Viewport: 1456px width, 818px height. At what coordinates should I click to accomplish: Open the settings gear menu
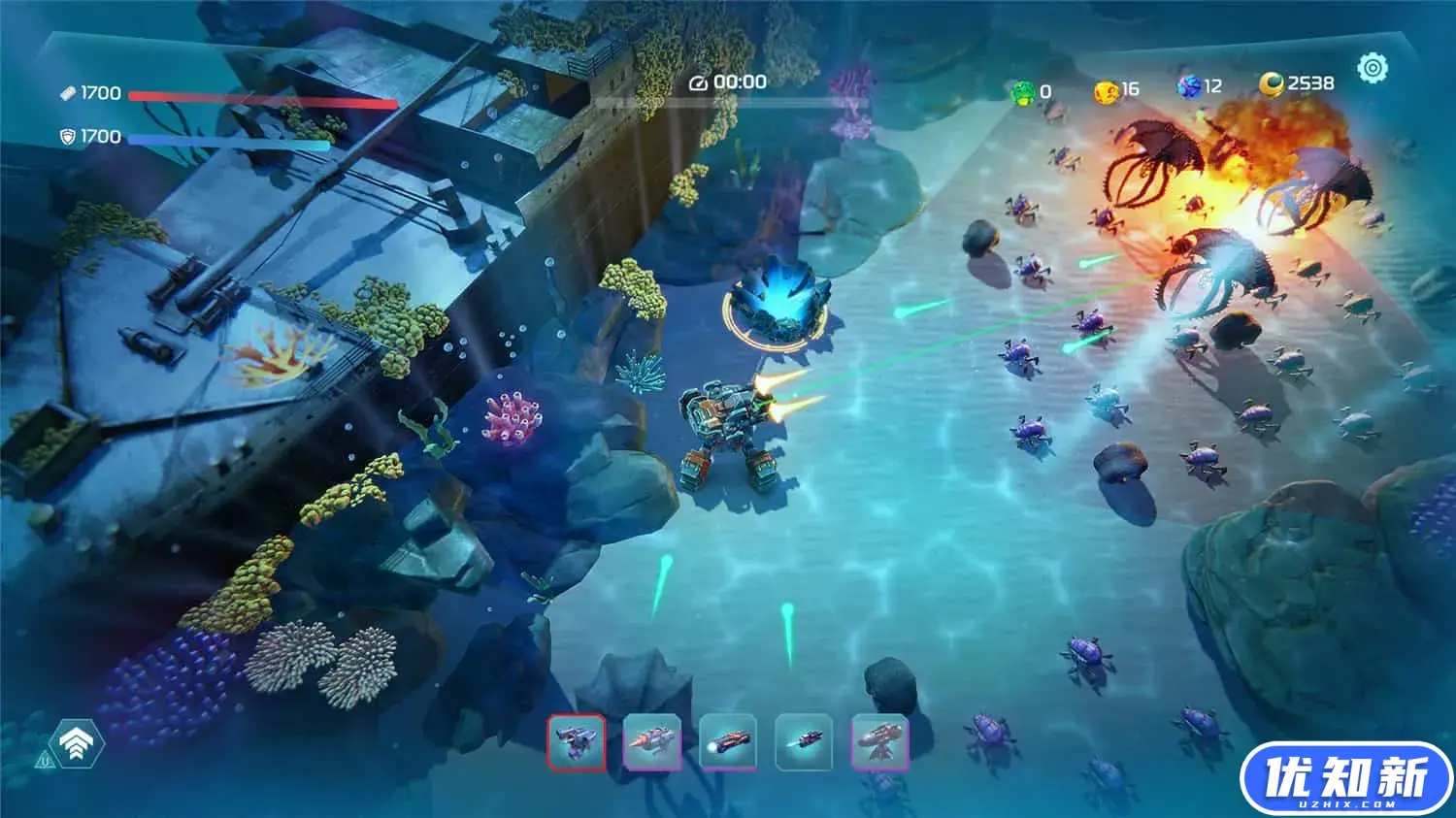1373,68
